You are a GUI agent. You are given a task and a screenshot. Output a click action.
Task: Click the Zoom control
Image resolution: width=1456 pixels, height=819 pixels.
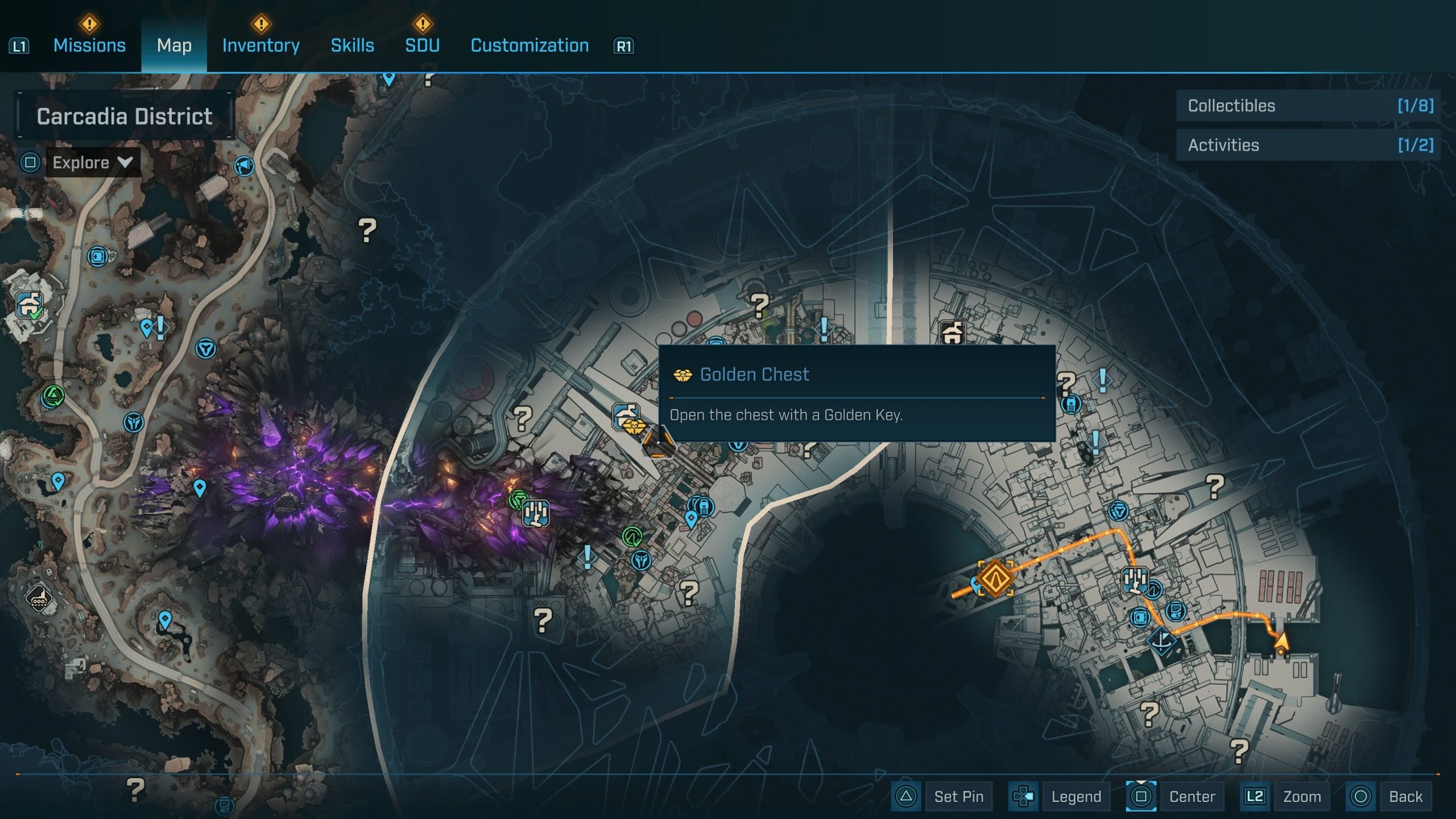1301,796
